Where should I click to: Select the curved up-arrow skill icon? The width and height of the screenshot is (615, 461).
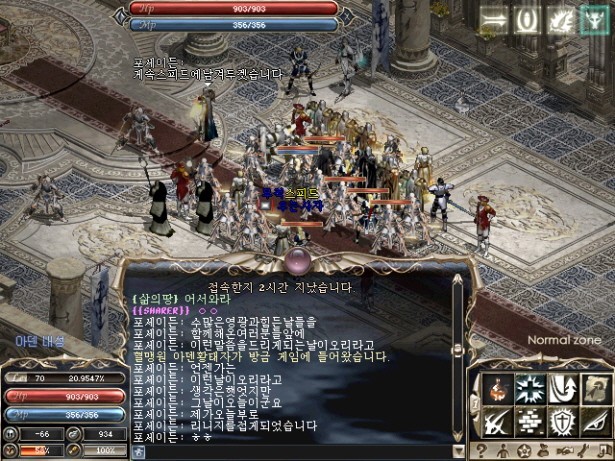[564, 388]
